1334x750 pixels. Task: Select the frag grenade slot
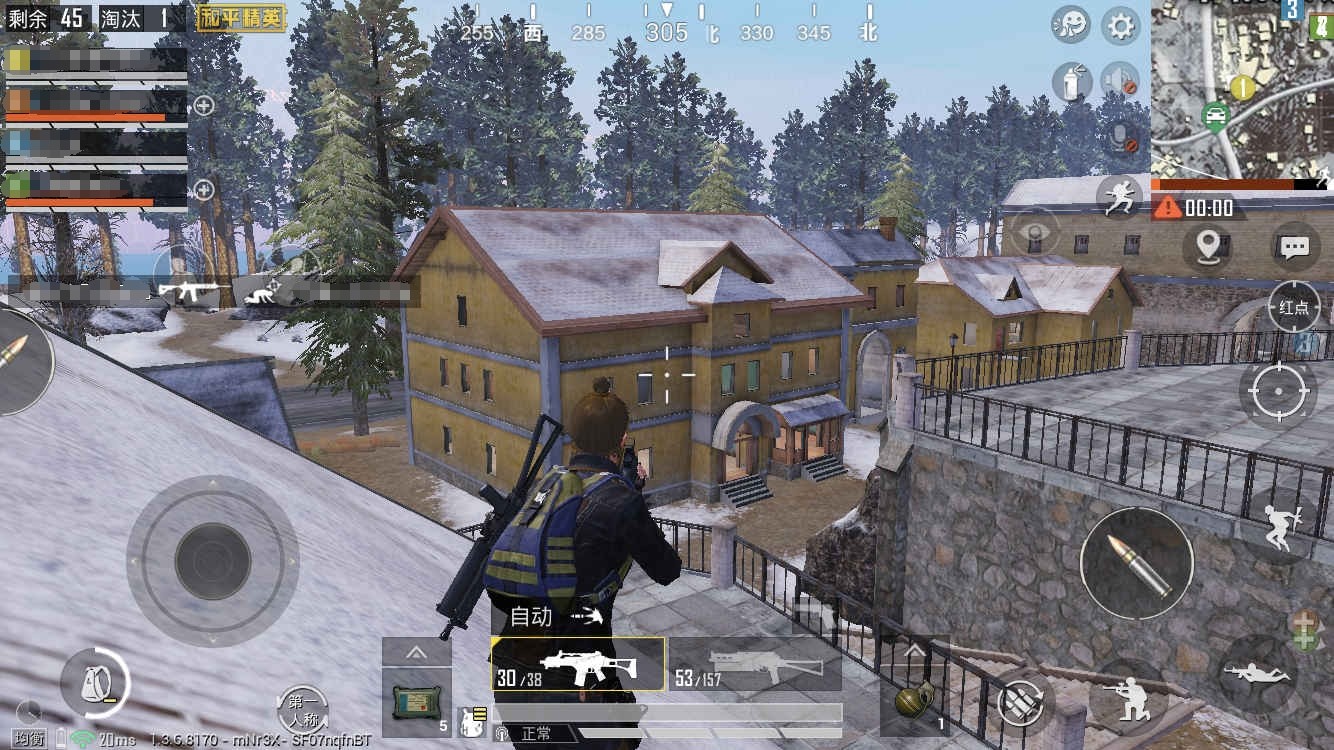(x=914, y=700)
